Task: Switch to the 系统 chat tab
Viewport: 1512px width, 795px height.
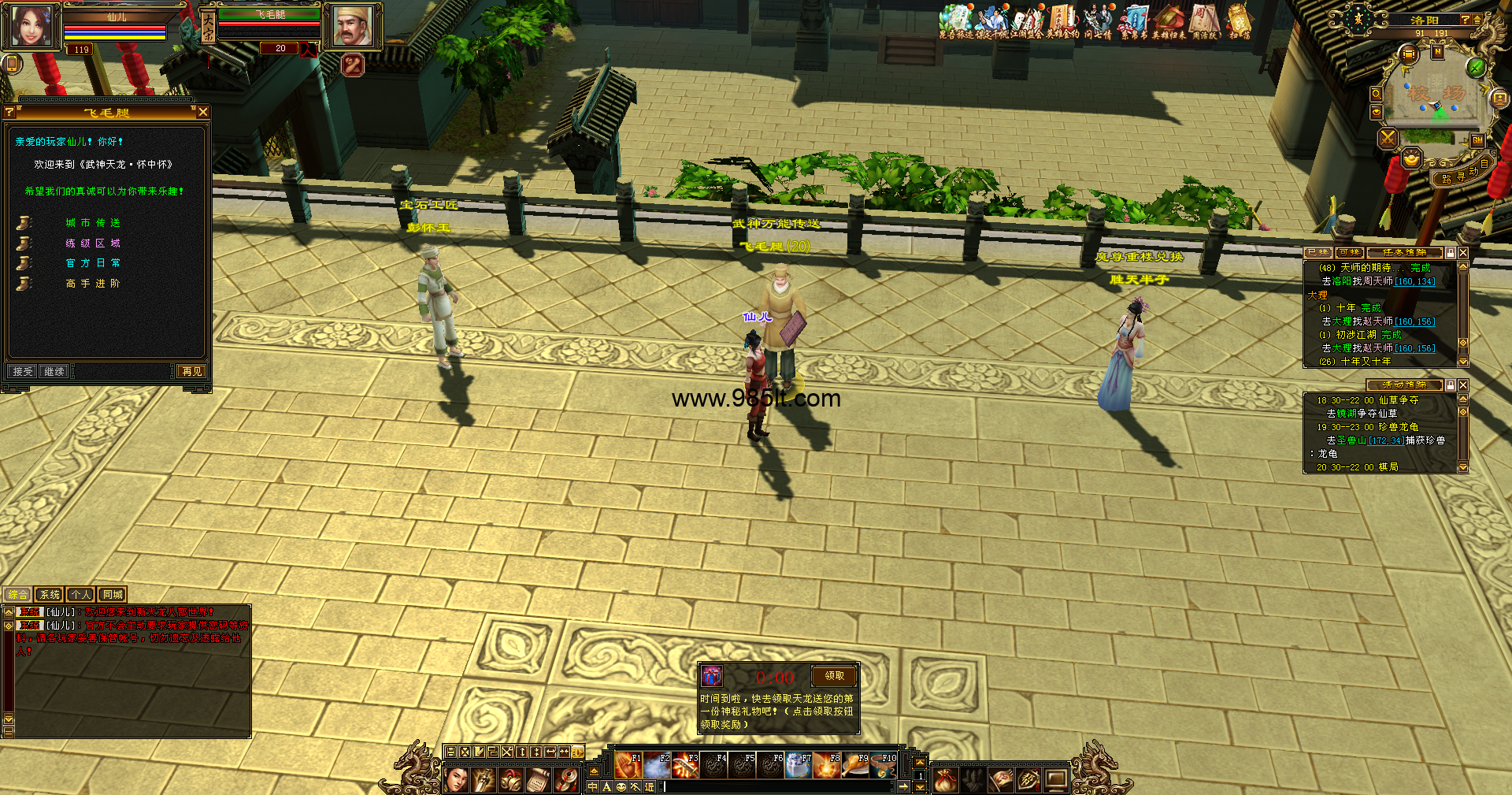Action: (49, 595)
